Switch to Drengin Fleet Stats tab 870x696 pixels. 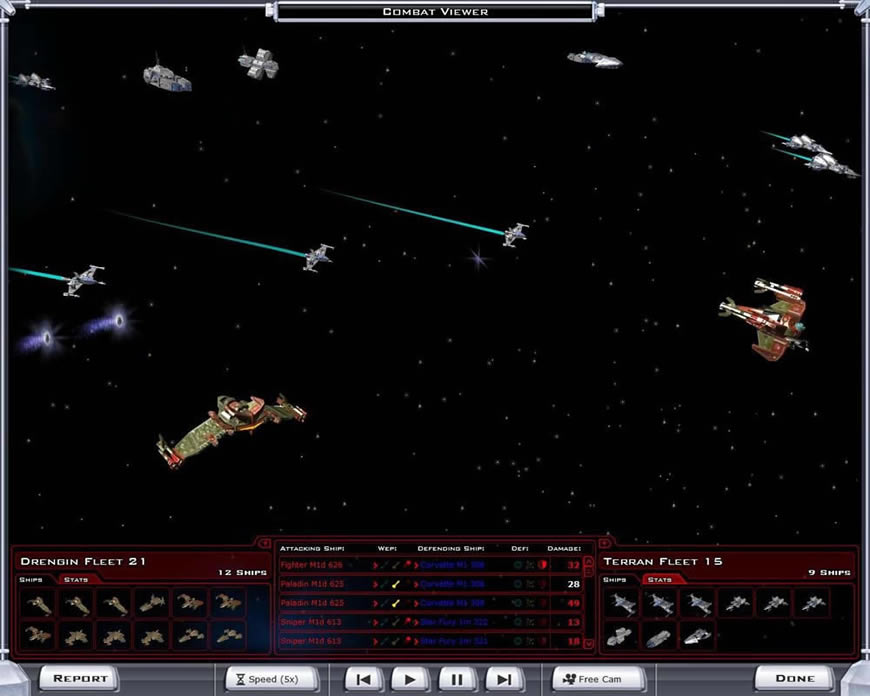click(76, 580)
